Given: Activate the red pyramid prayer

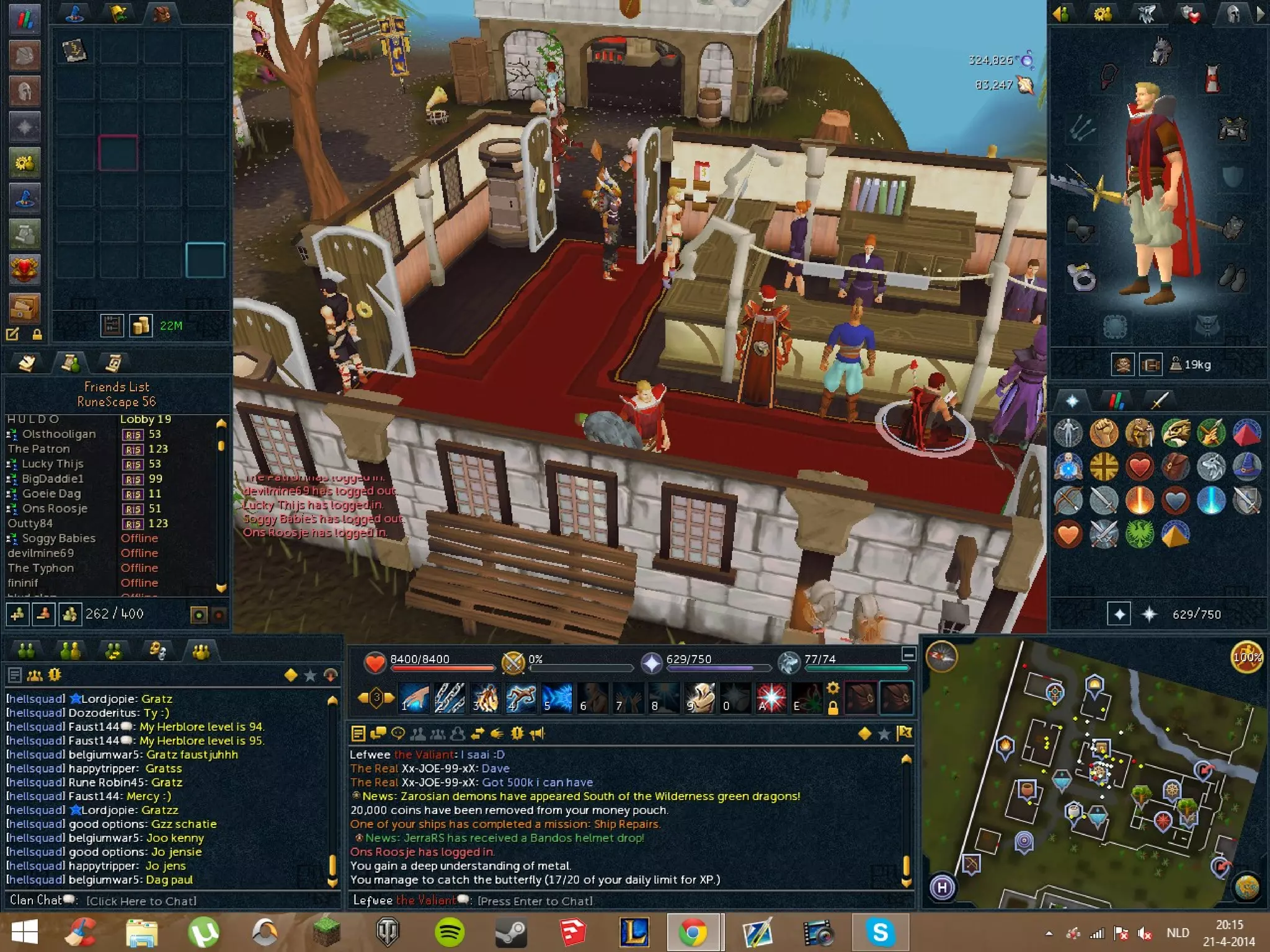Looking at the screenshot, I should (1246, 432).
